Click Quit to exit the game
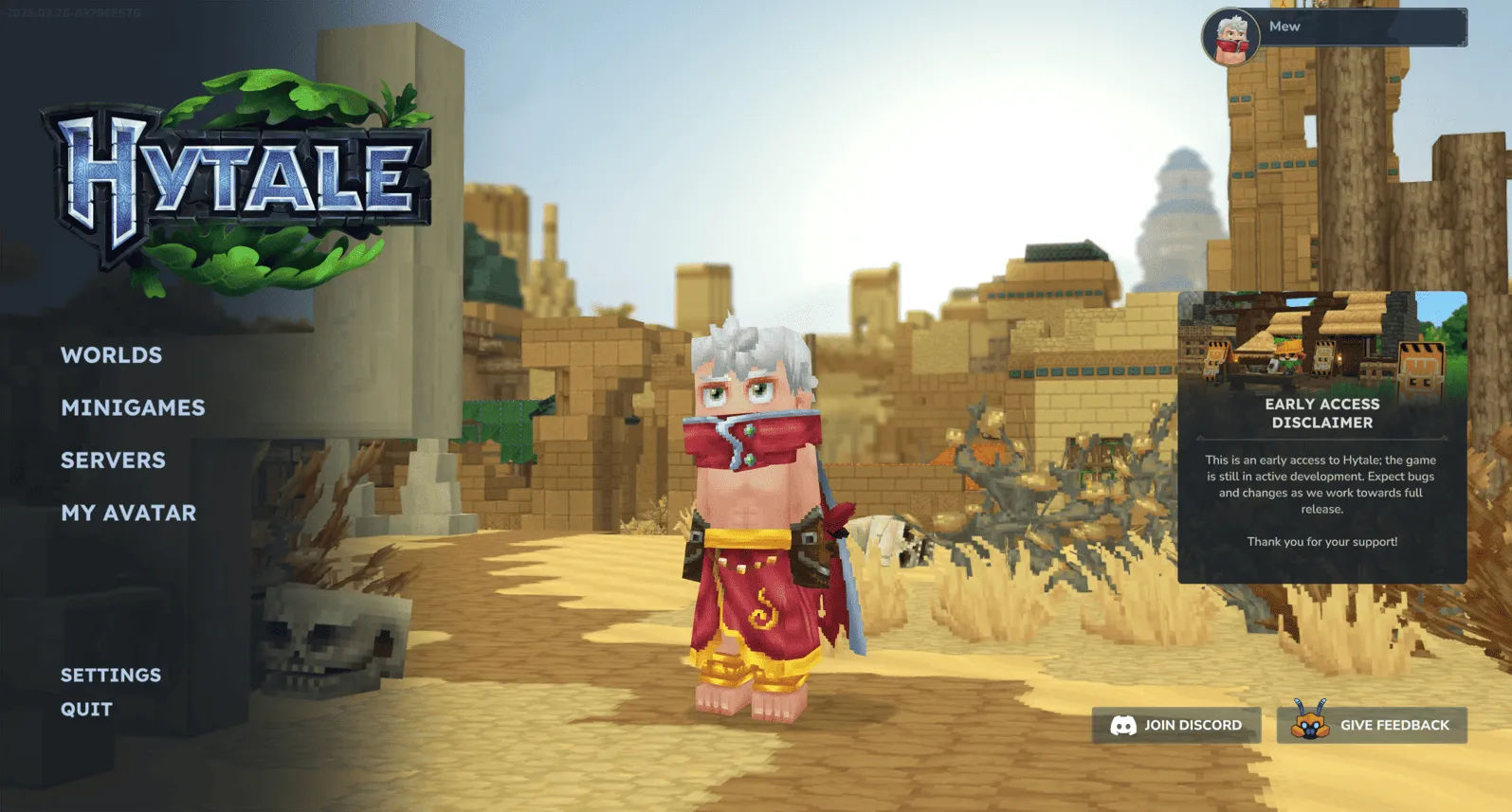 tap(84, 709)
